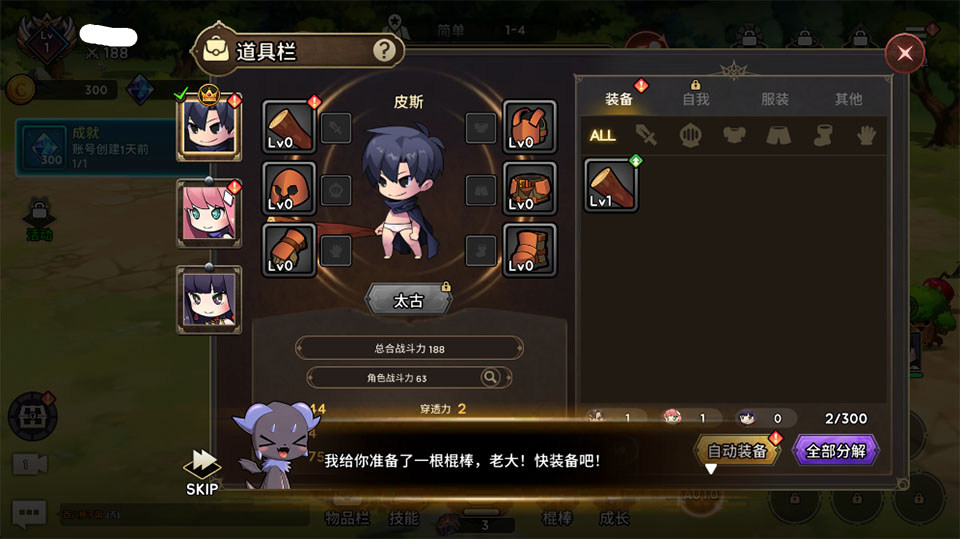
Task: Tap the 自动装备 auto-equip button
Action: click(737, 451)
